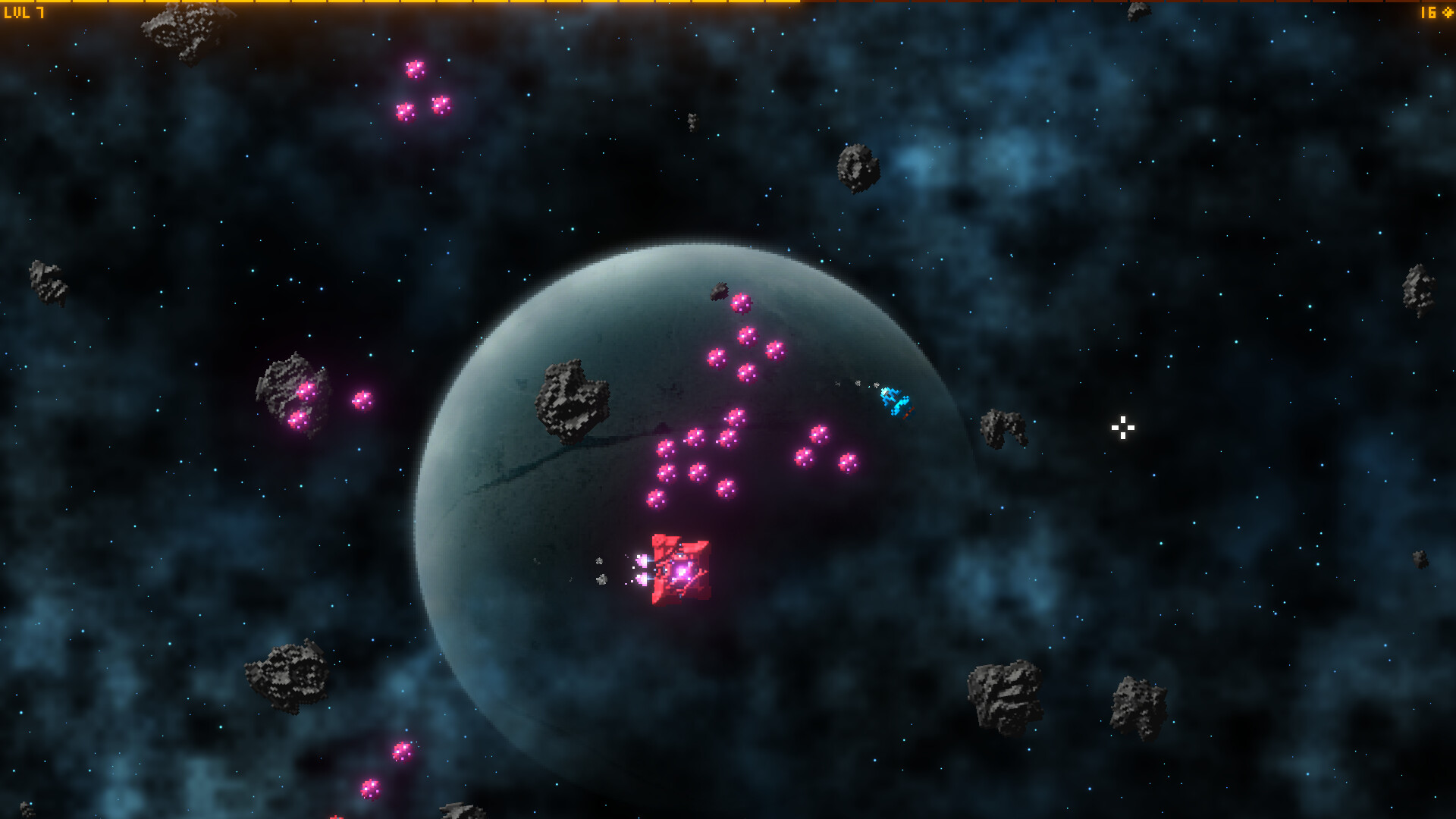Click the white crosshair cursor marker

click(x=1122, y=428)
